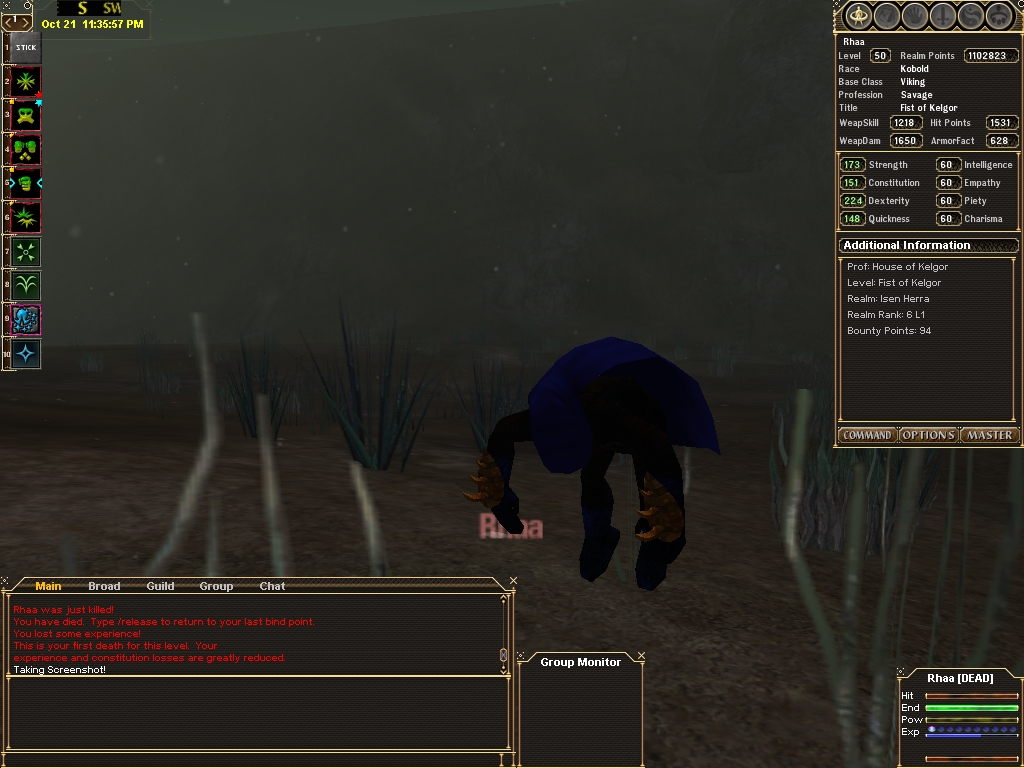The image size is (1024, 768).
Task: Activate the twin green gauntlets ability
Action: tap(26, 149)
